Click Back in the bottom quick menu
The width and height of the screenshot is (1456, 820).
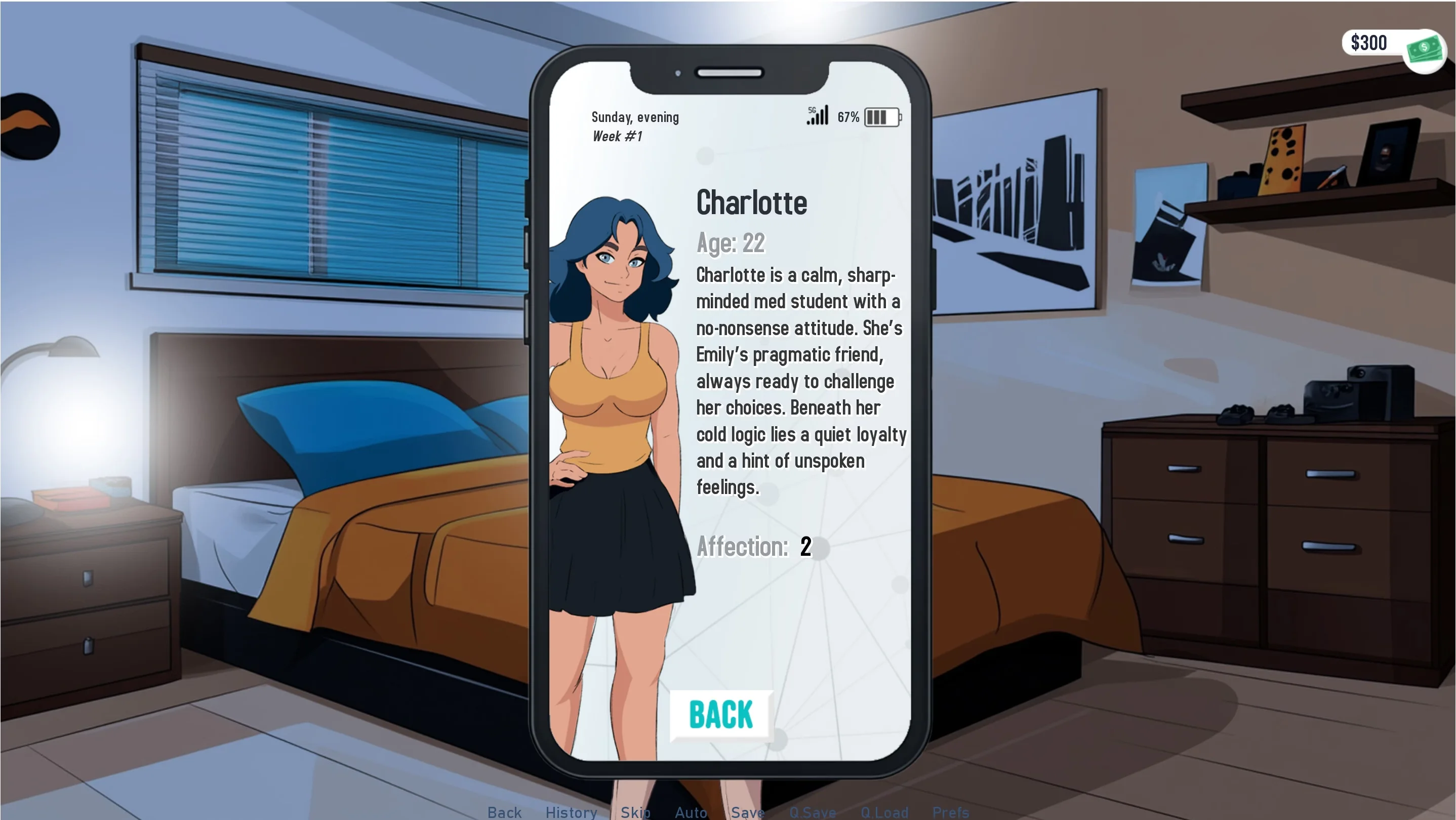click(504, 812)
